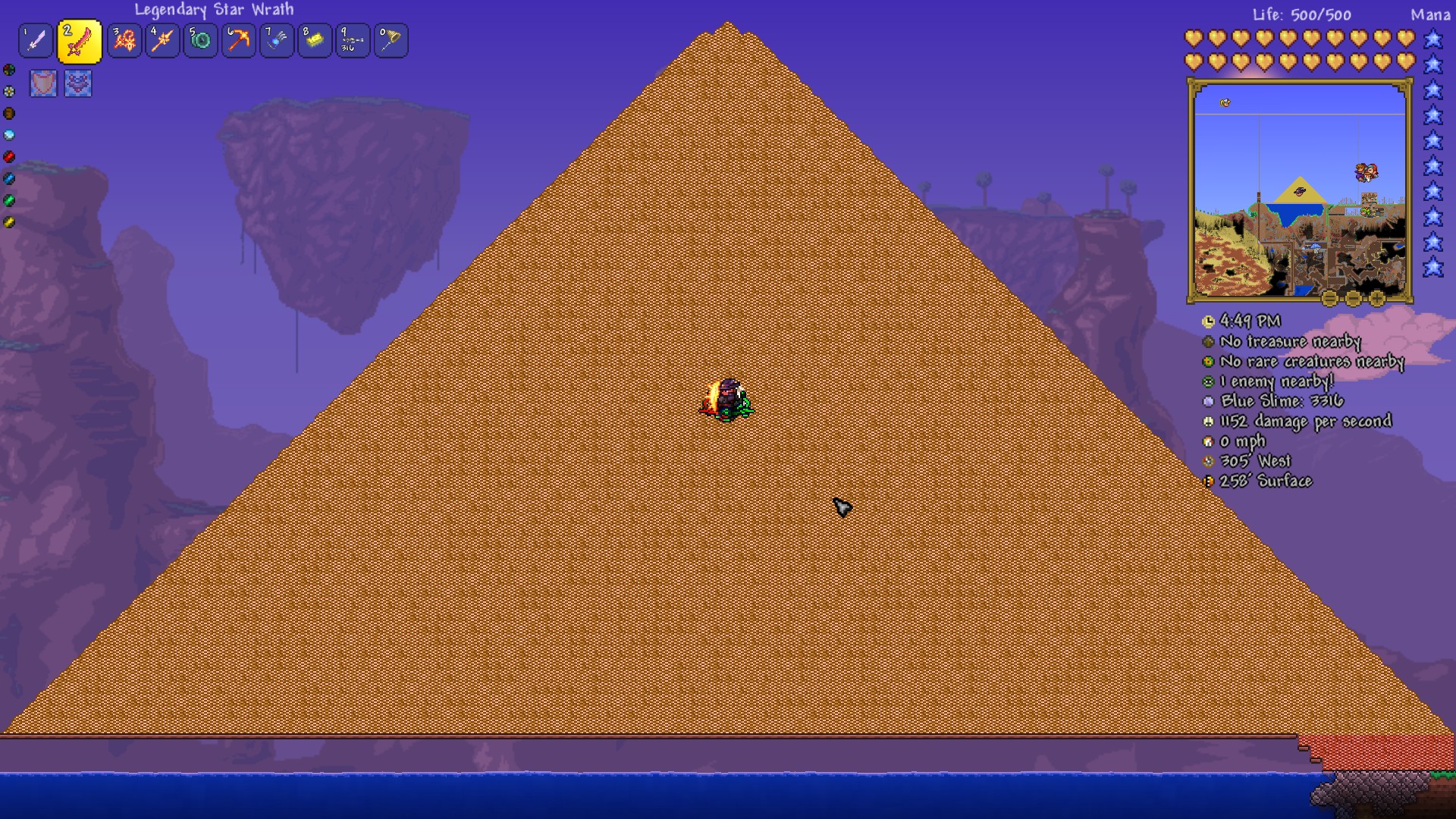Select the wire item in hotbar slot 9
This screenshot has height=819, width=1456.
click(x=352, y=41)
